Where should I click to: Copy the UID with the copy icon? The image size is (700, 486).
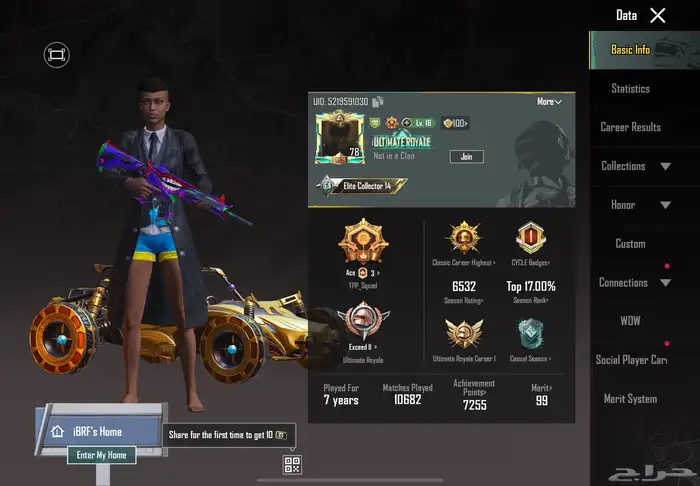(378, 102)
